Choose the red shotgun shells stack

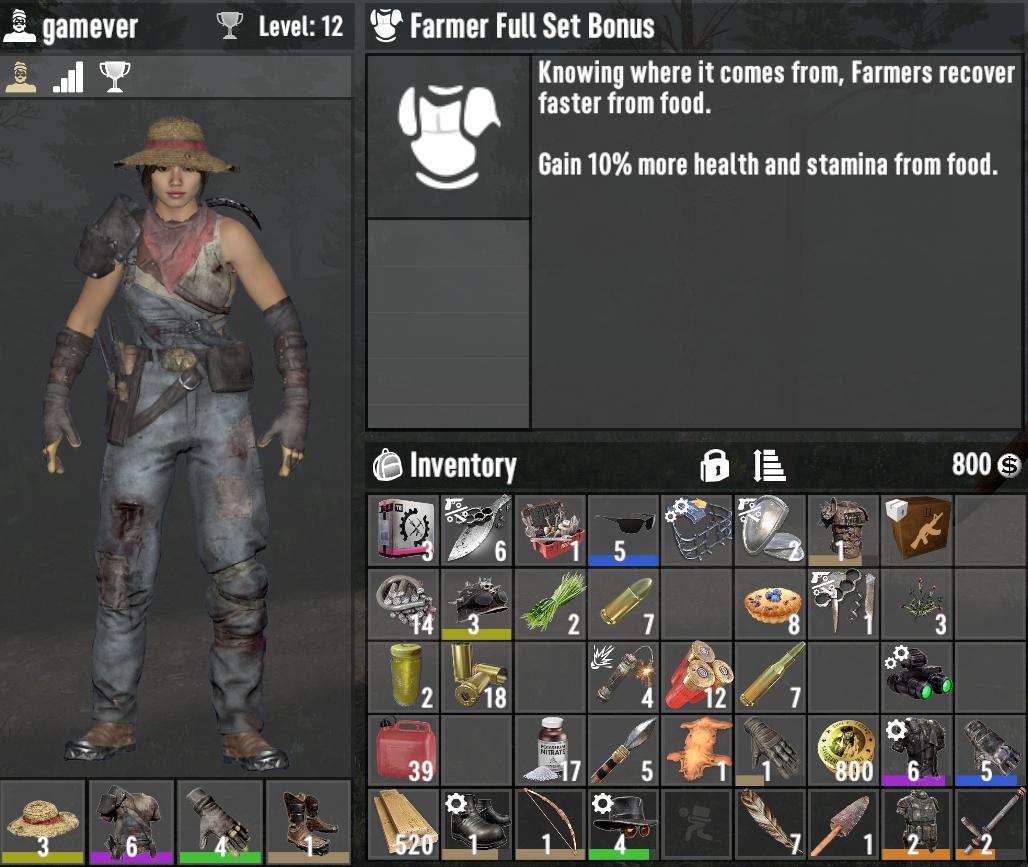697,676
